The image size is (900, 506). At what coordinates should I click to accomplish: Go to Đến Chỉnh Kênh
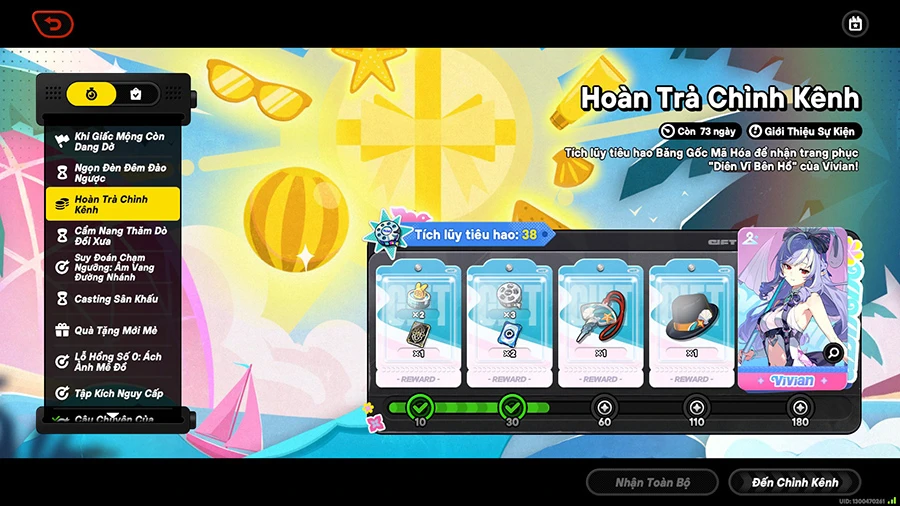point(795,482)
